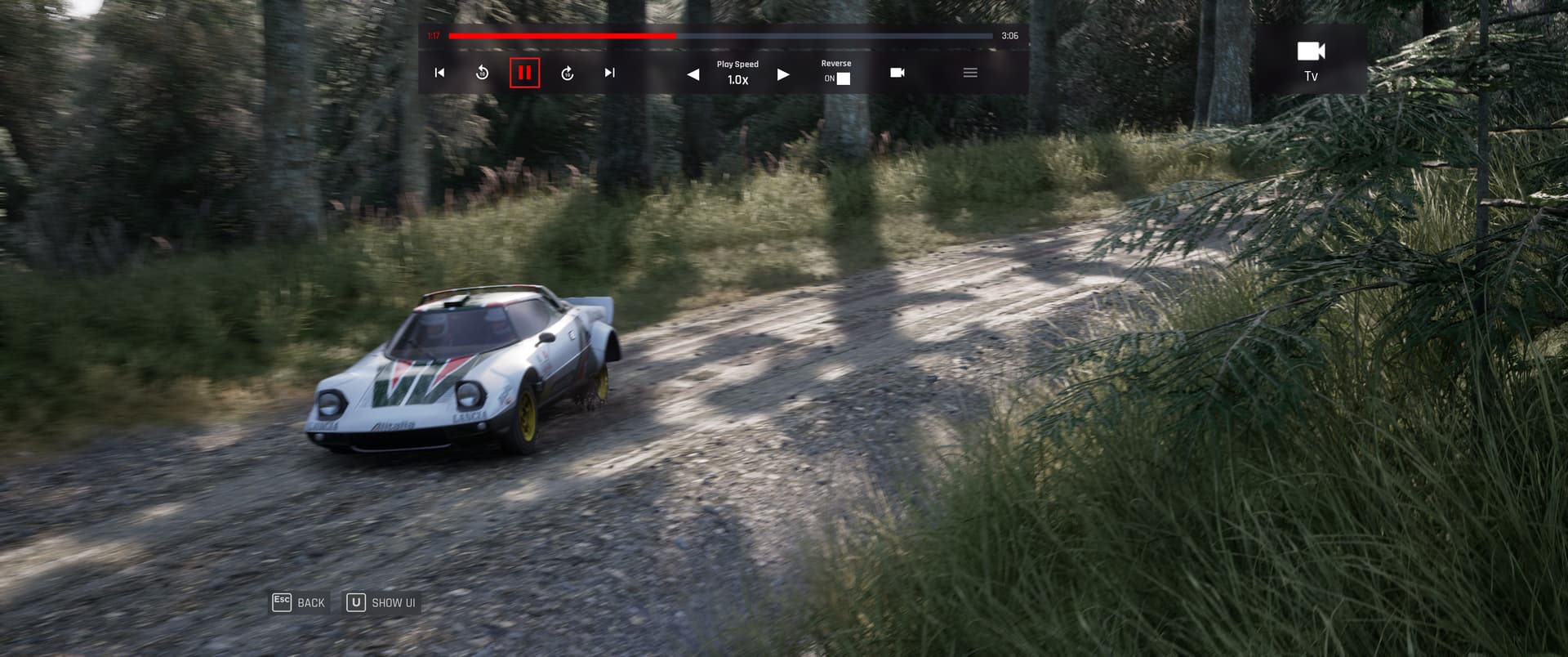This screenshot has width=1568, height=657.
Task: Decrease play speed with the left arrow
Action: point(693,74)
